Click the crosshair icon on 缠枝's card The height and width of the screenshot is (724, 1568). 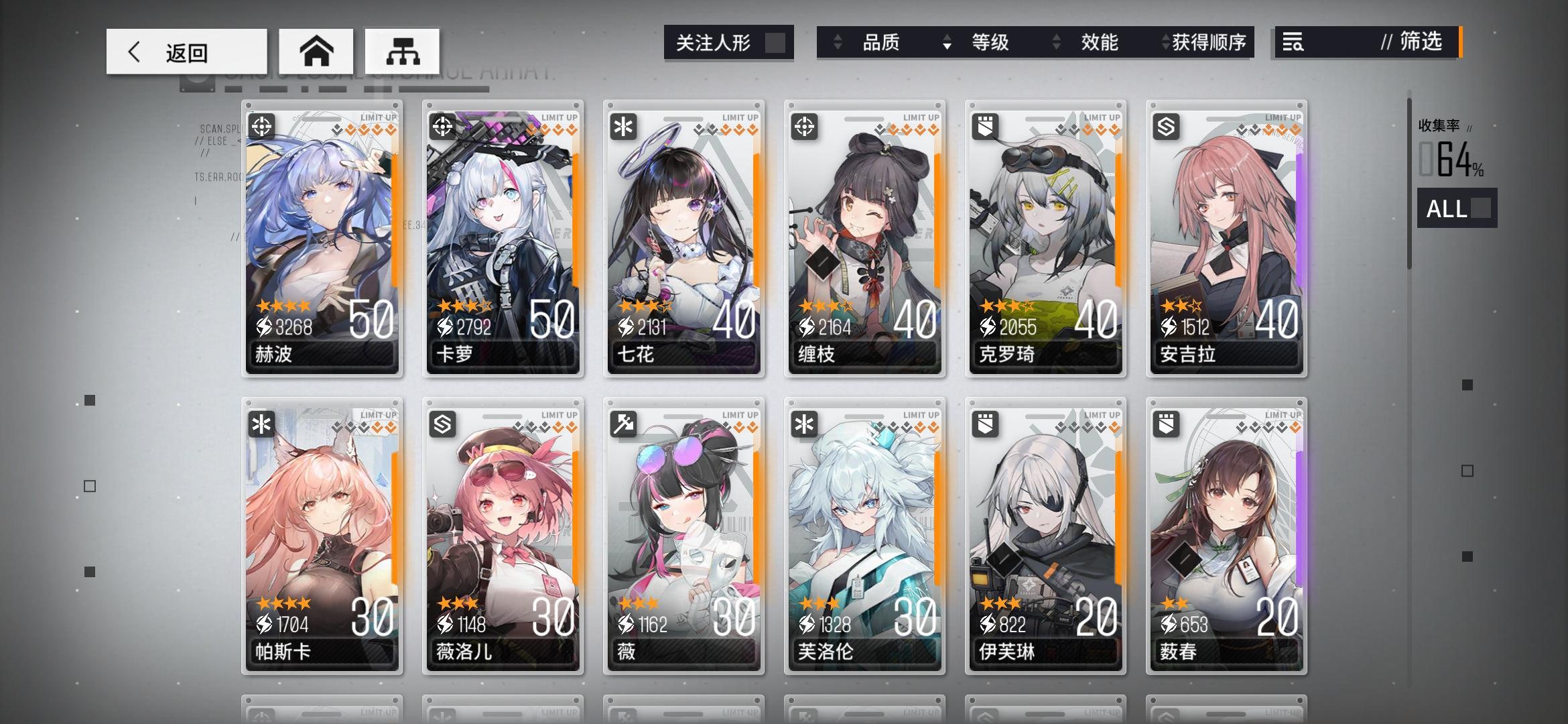(803, 127)
